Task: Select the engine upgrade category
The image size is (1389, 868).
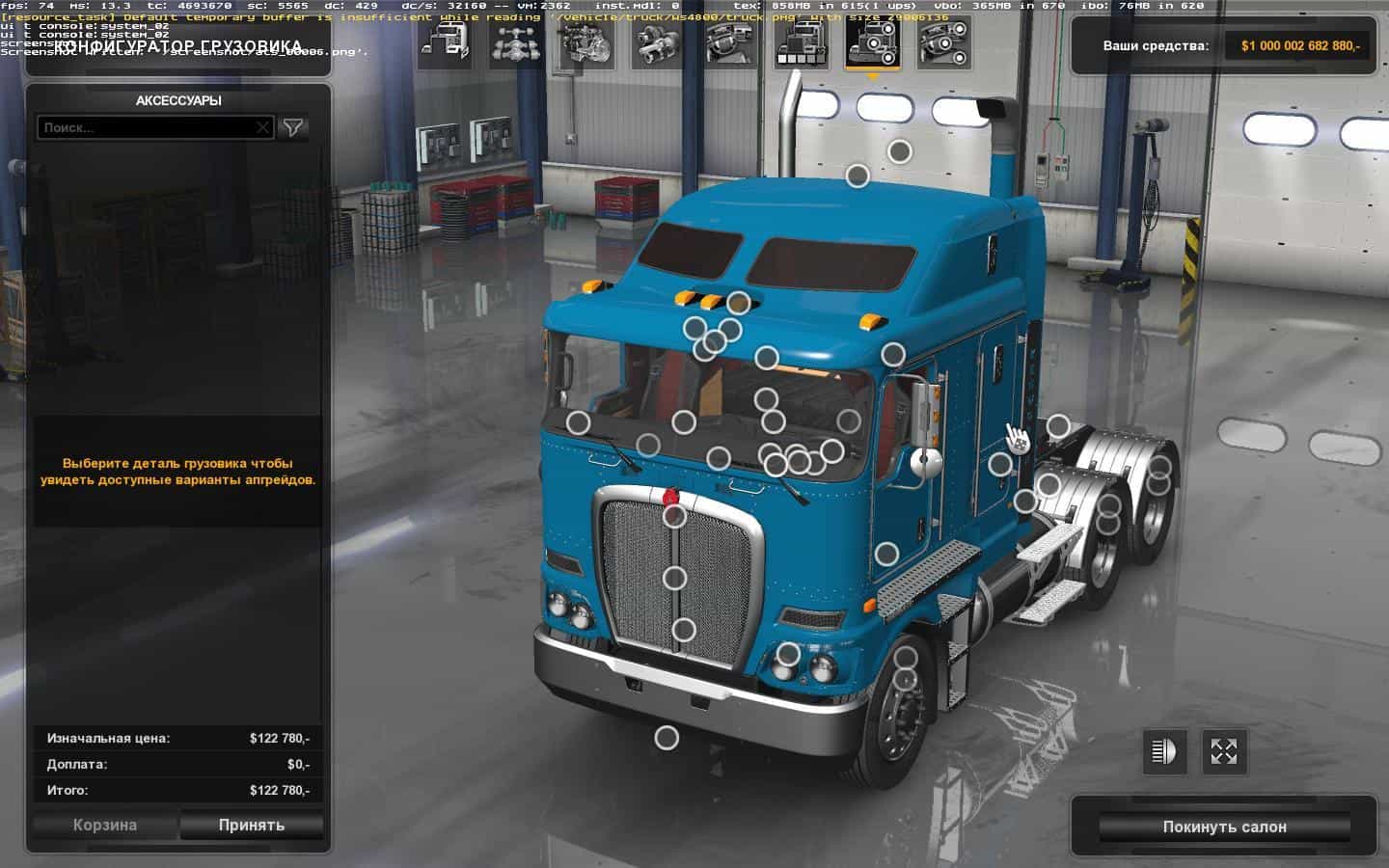Action: (x=587, y=43)
